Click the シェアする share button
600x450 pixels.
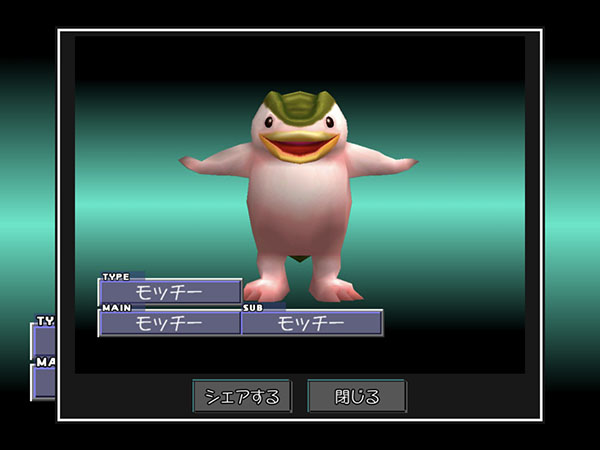(x=242, y=396)
